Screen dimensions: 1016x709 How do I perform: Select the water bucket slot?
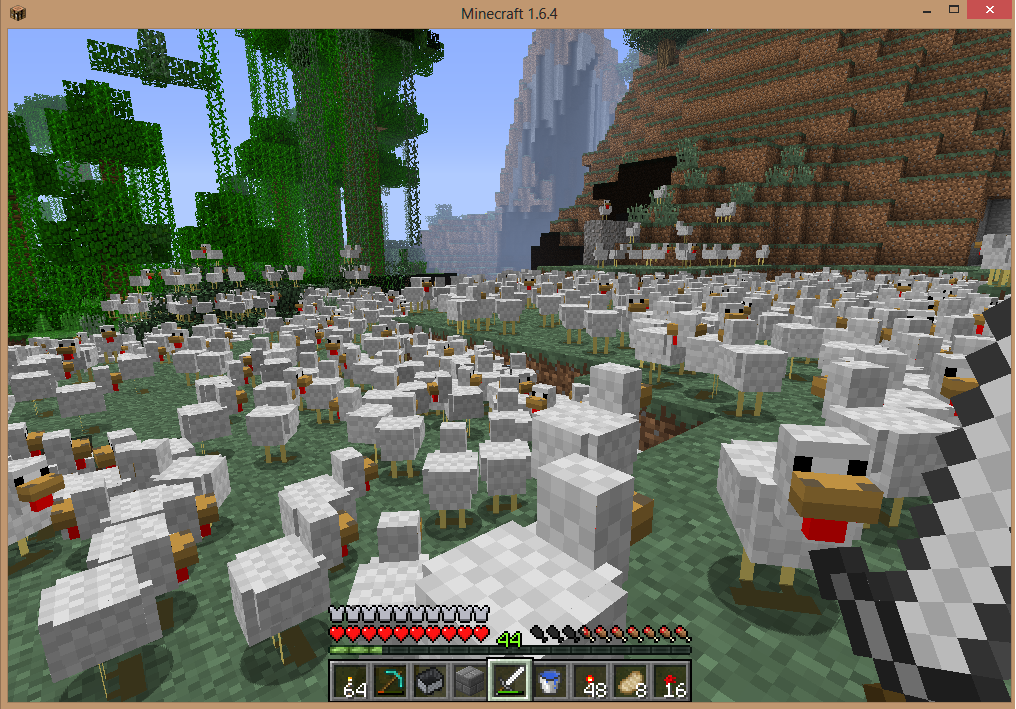click(x=548, y=681)
